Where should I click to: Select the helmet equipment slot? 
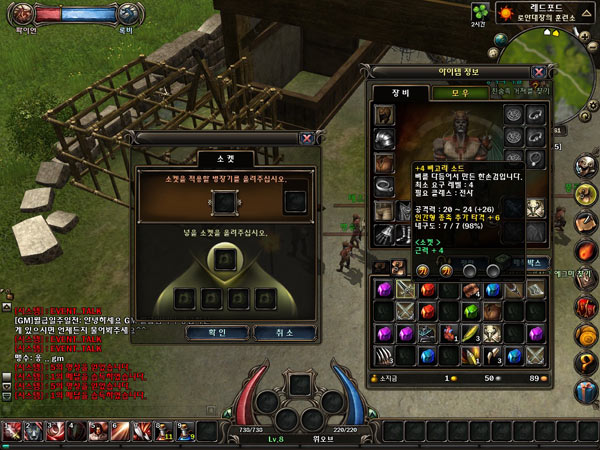pyautogui.click(x=384, y=116)
